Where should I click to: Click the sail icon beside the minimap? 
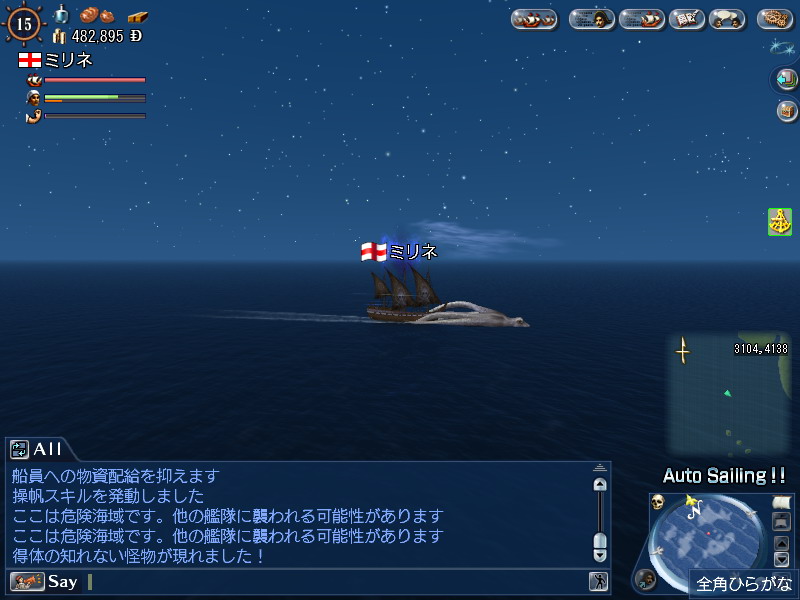(x=782, y=502)
